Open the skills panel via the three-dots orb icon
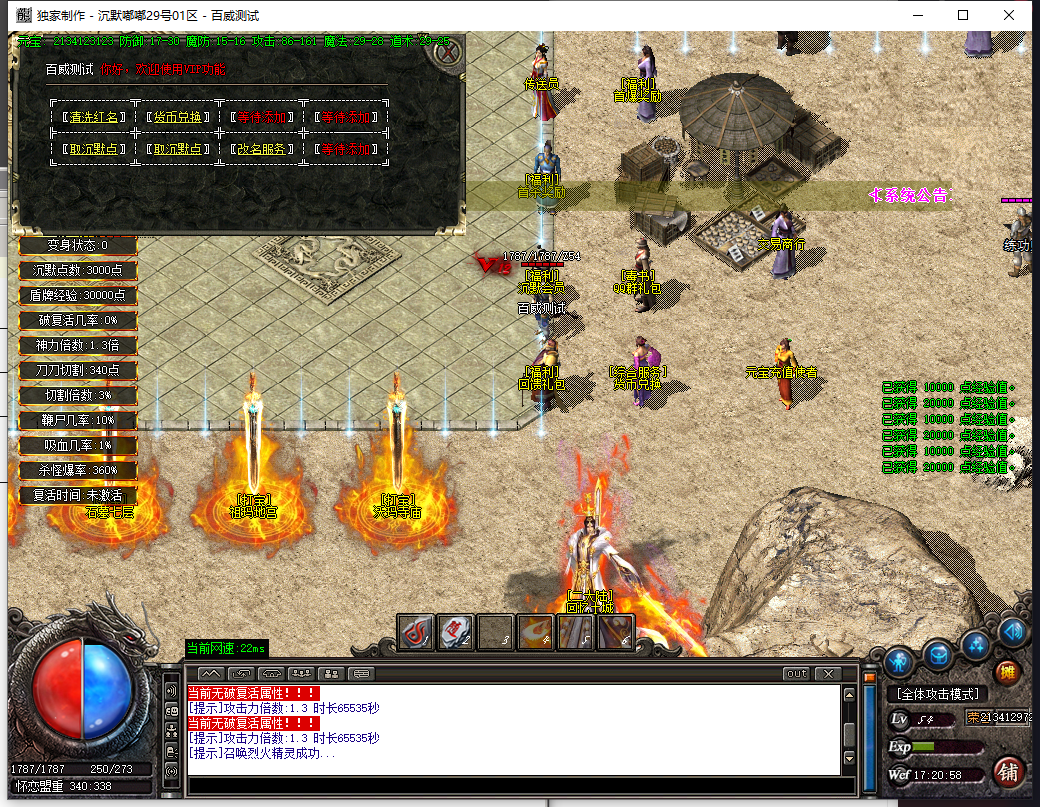The height and width of the screenshot is (807, 1040). coord(975,642)
